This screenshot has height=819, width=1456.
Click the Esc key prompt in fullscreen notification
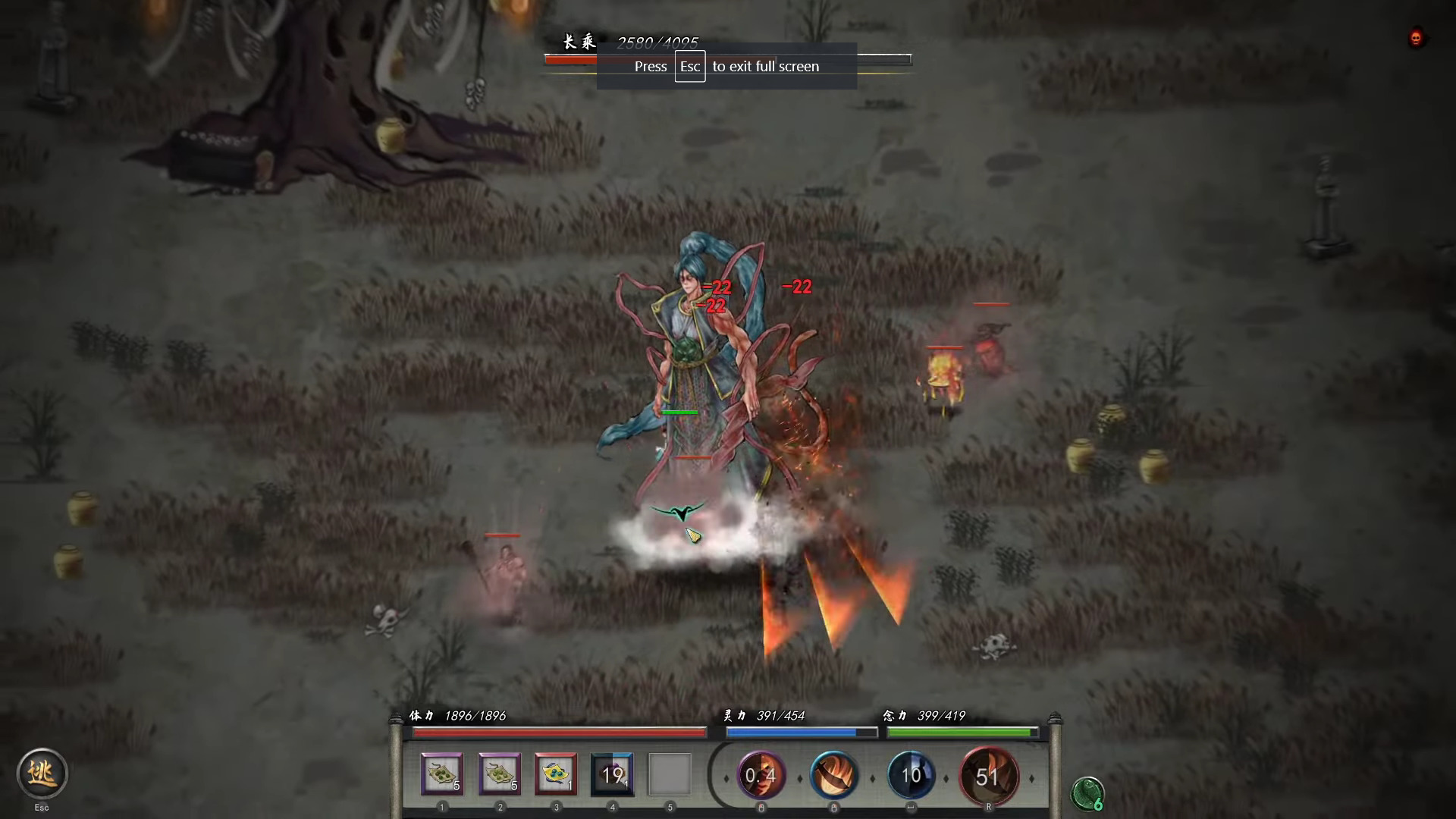tap(689, 66)
